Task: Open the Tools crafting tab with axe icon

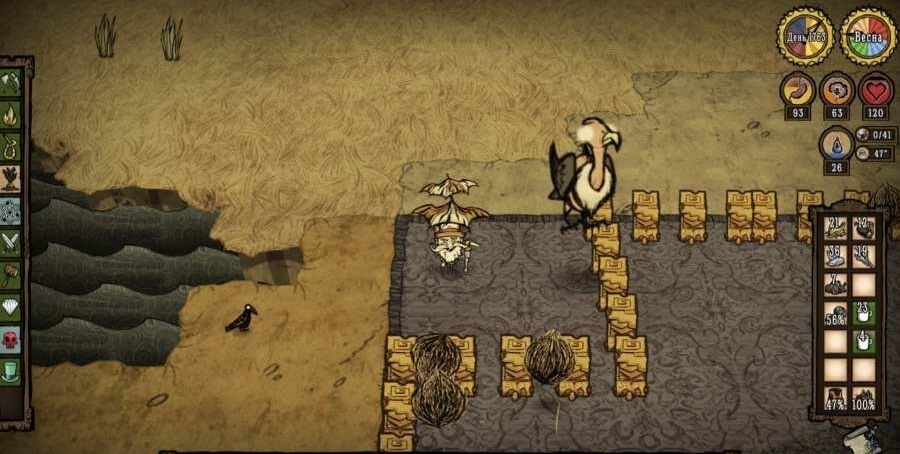Action: 11,82
